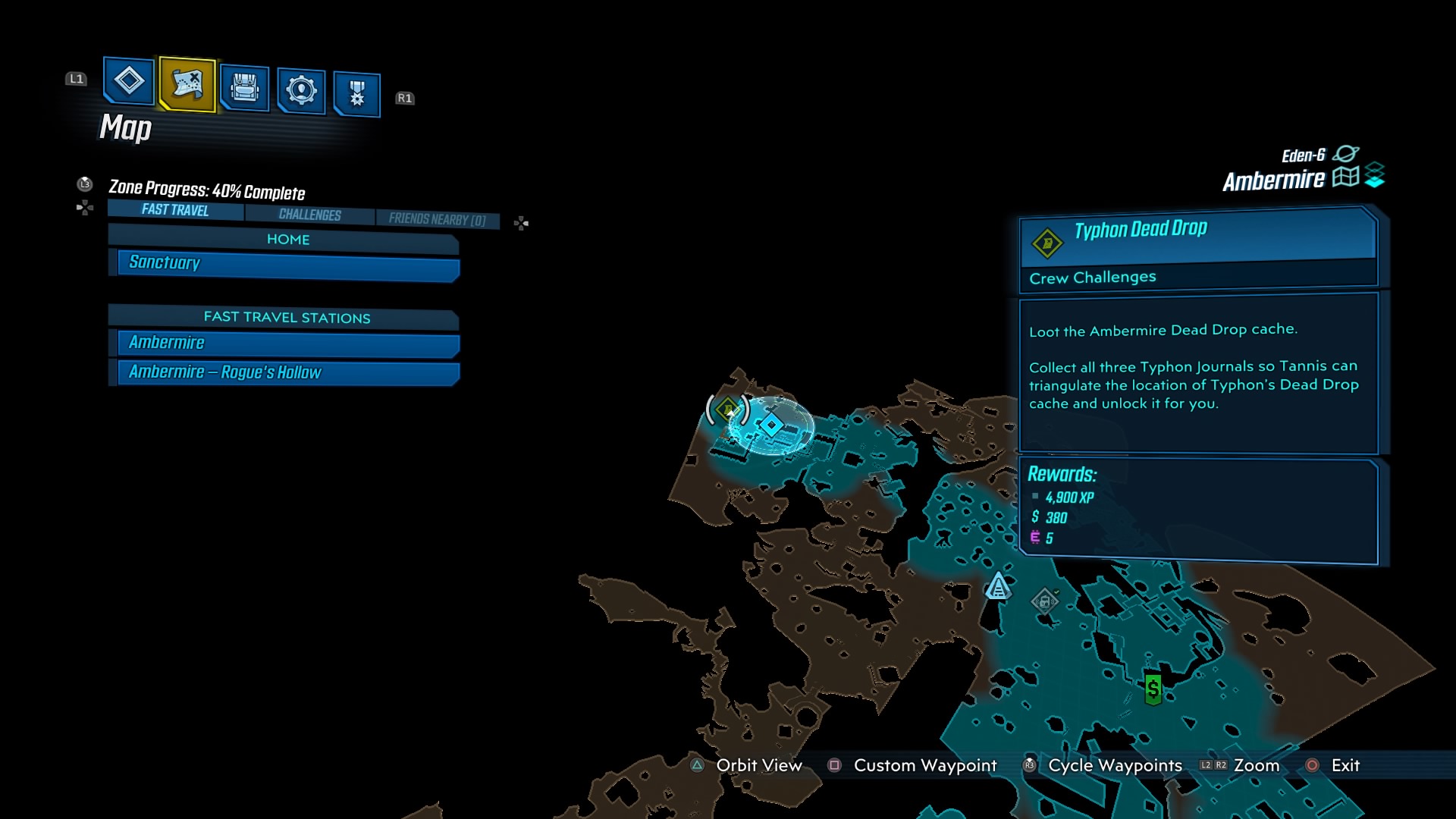This screenshot has width=1456, height=819.
Task: Open the Friends Nearby tab
Action: (x=437, y=219)
